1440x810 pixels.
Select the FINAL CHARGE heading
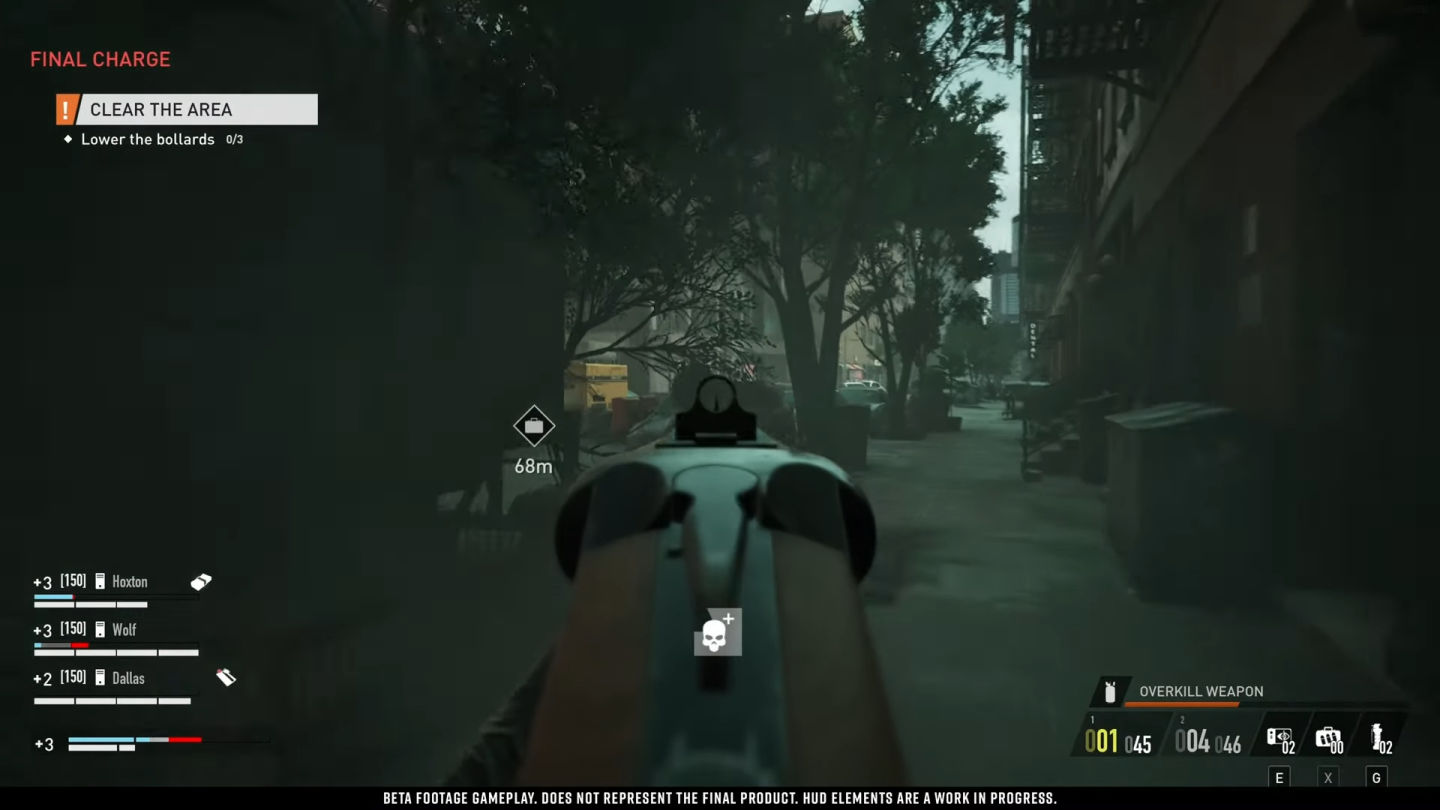(x=99, y=59)
